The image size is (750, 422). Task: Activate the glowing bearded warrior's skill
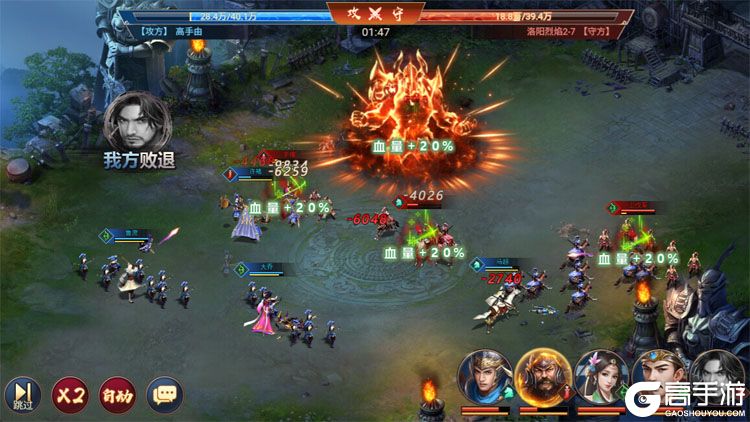click(x=543, y=377)
